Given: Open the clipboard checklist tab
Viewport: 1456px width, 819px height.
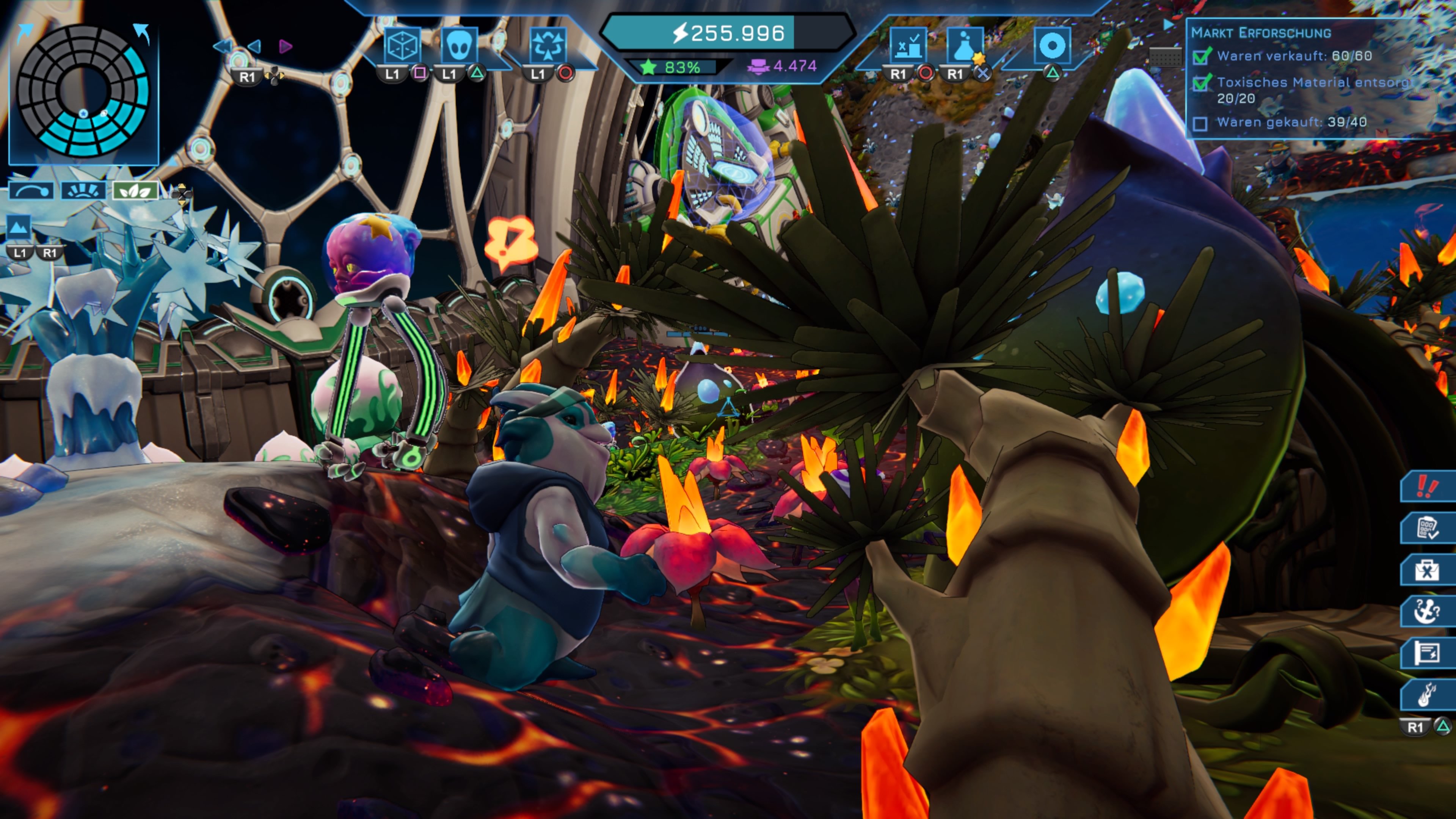Looking at the screenshot, I should [1427, 528].
